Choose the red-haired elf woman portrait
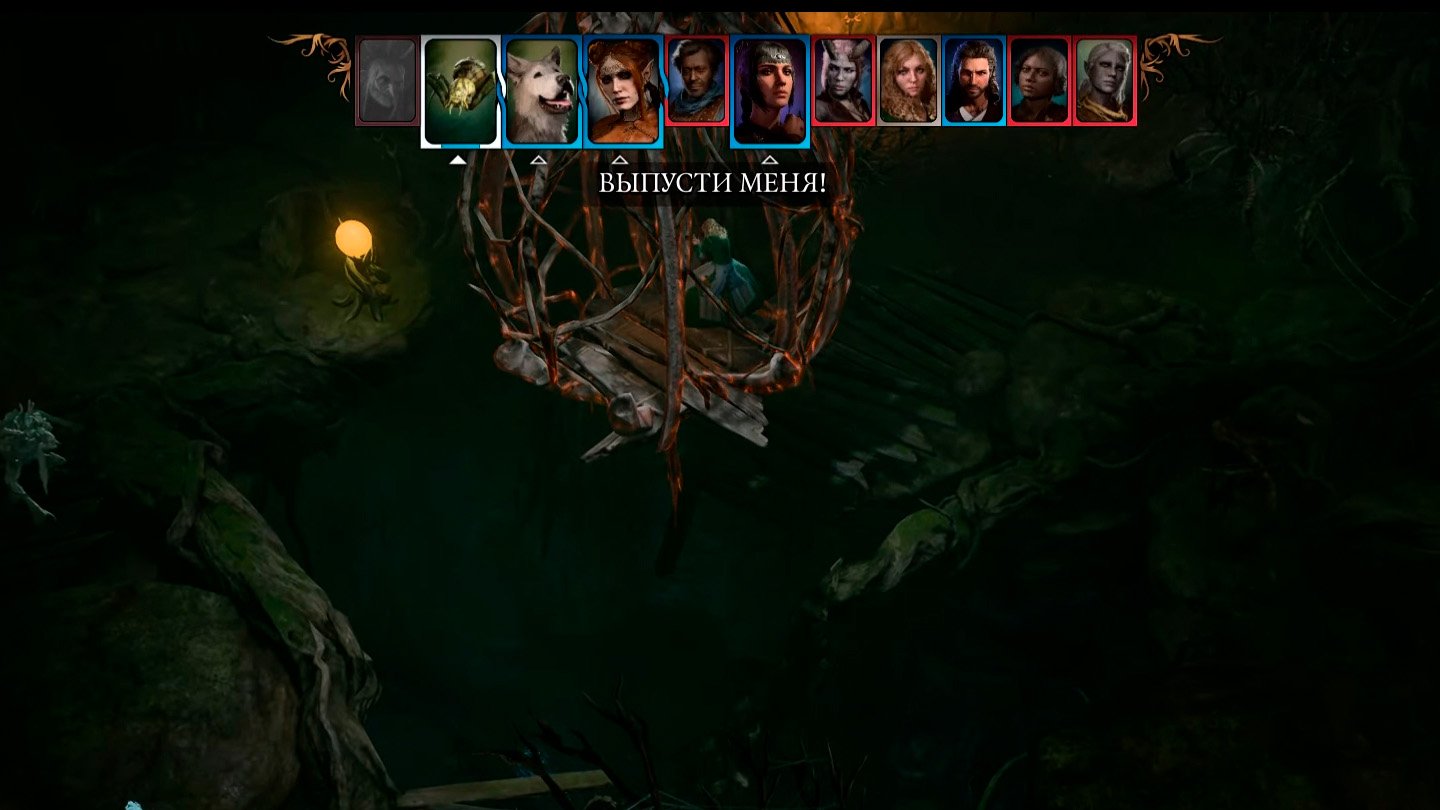Image resolution: width=1440 pixels, height=810 pixels. point(623,91)
